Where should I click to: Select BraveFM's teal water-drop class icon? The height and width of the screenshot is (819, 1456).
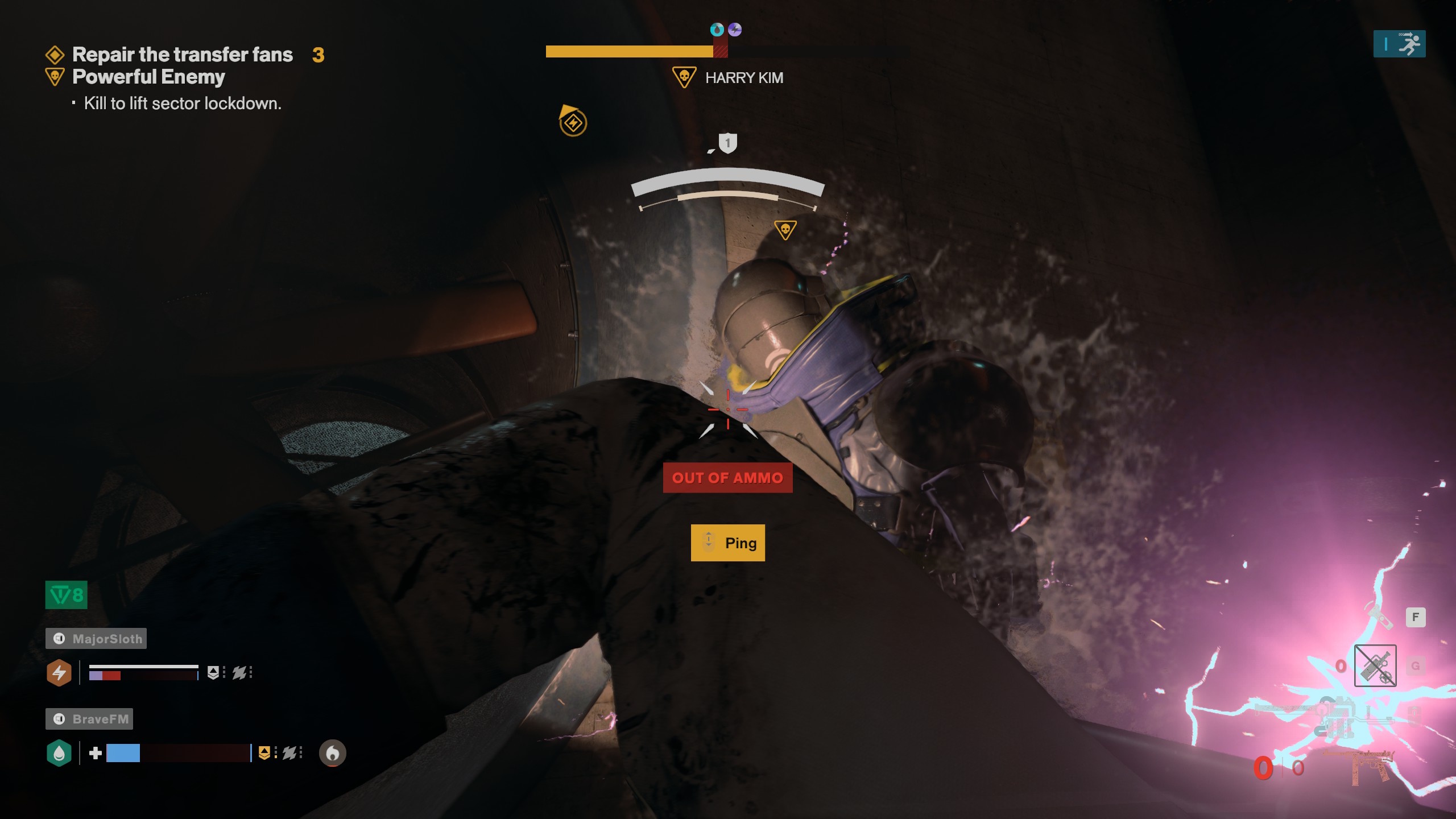59,754
